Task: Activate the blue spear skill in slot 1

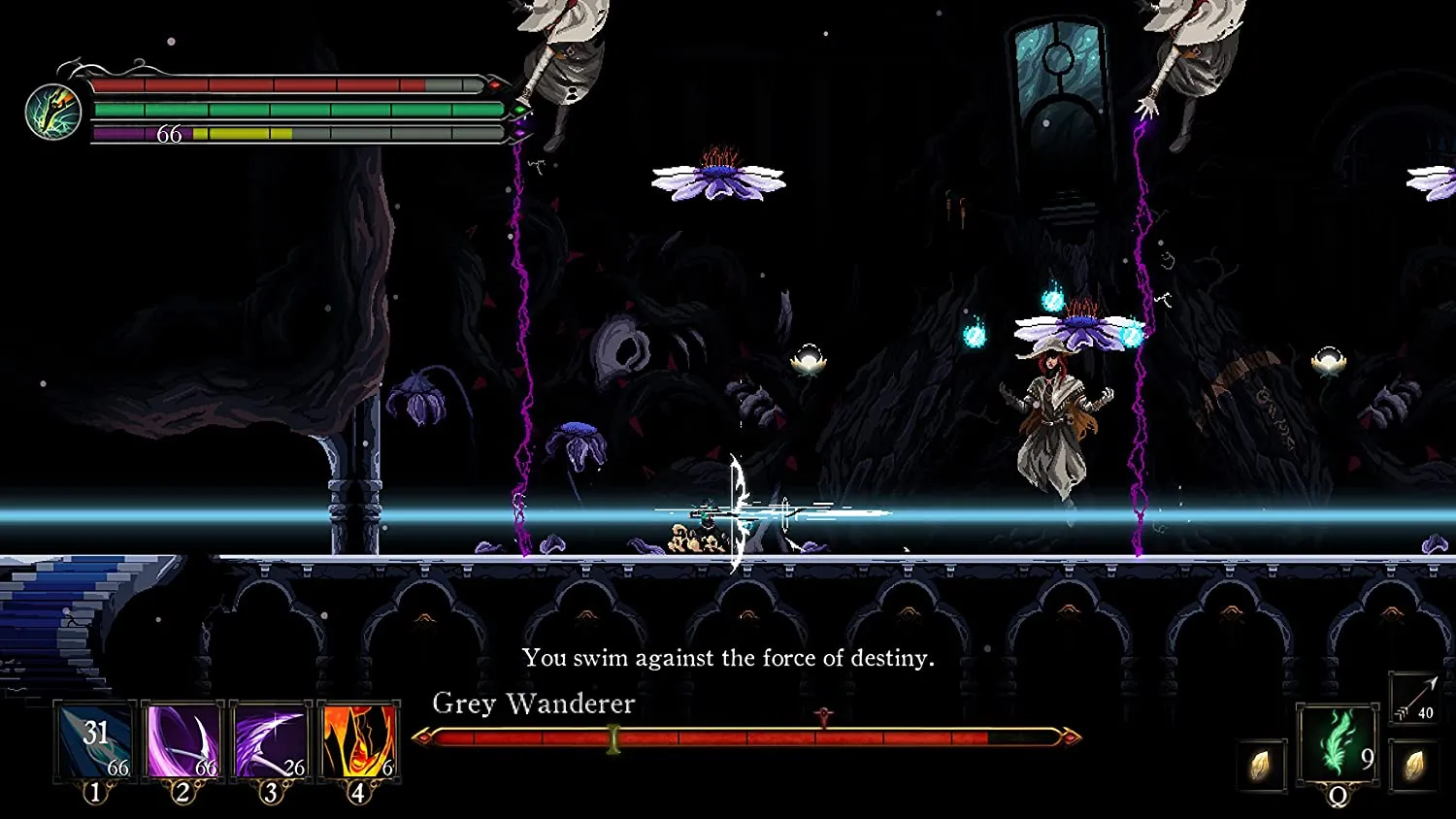Action: [x=95, y=741]
